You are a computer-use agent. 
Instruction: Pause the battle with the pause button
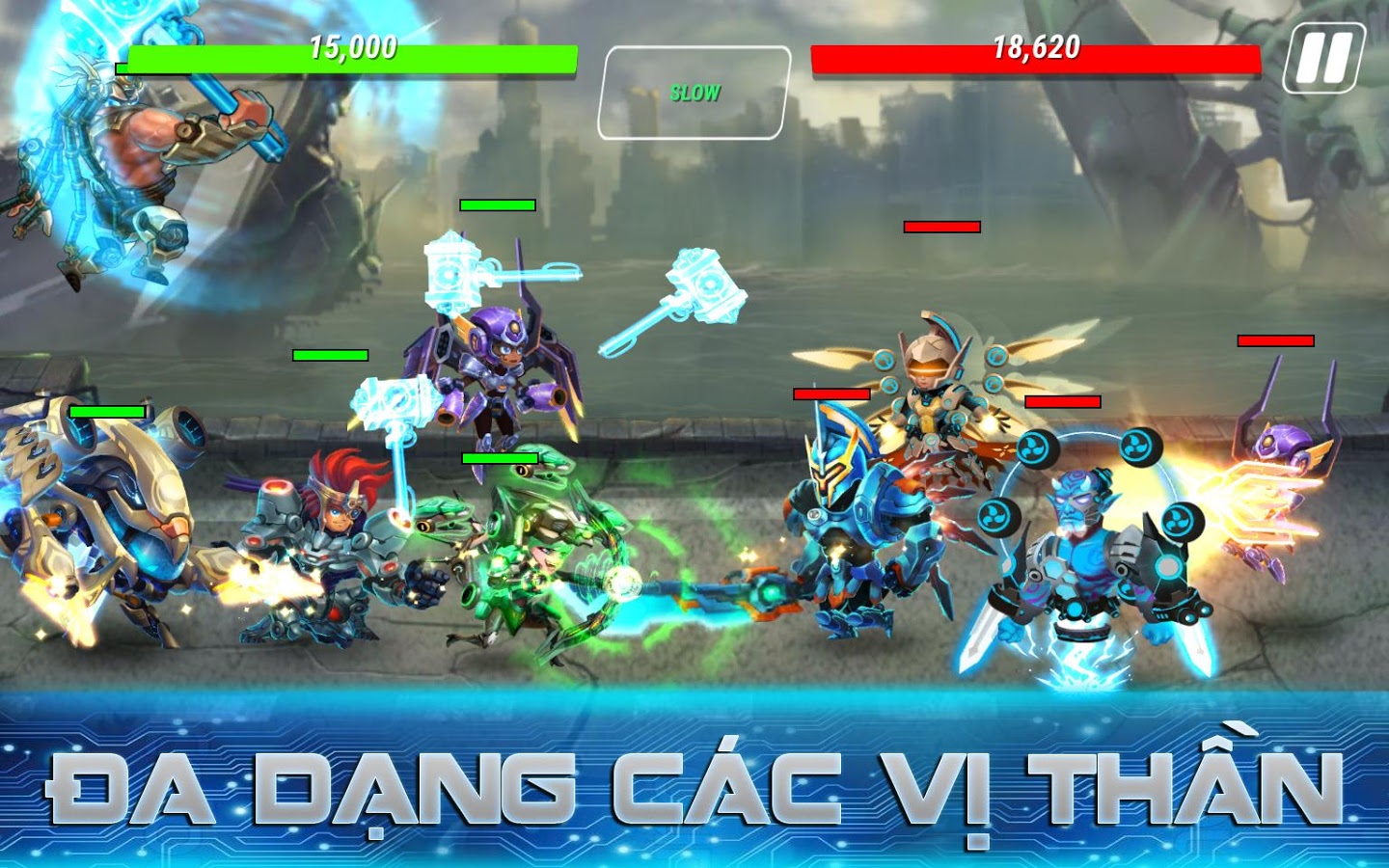tap(1323, 59)
